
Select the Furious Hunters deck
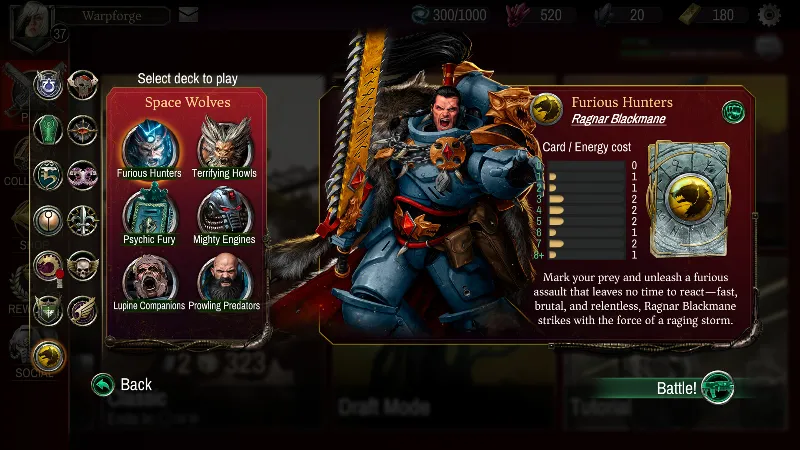(149, 146)
